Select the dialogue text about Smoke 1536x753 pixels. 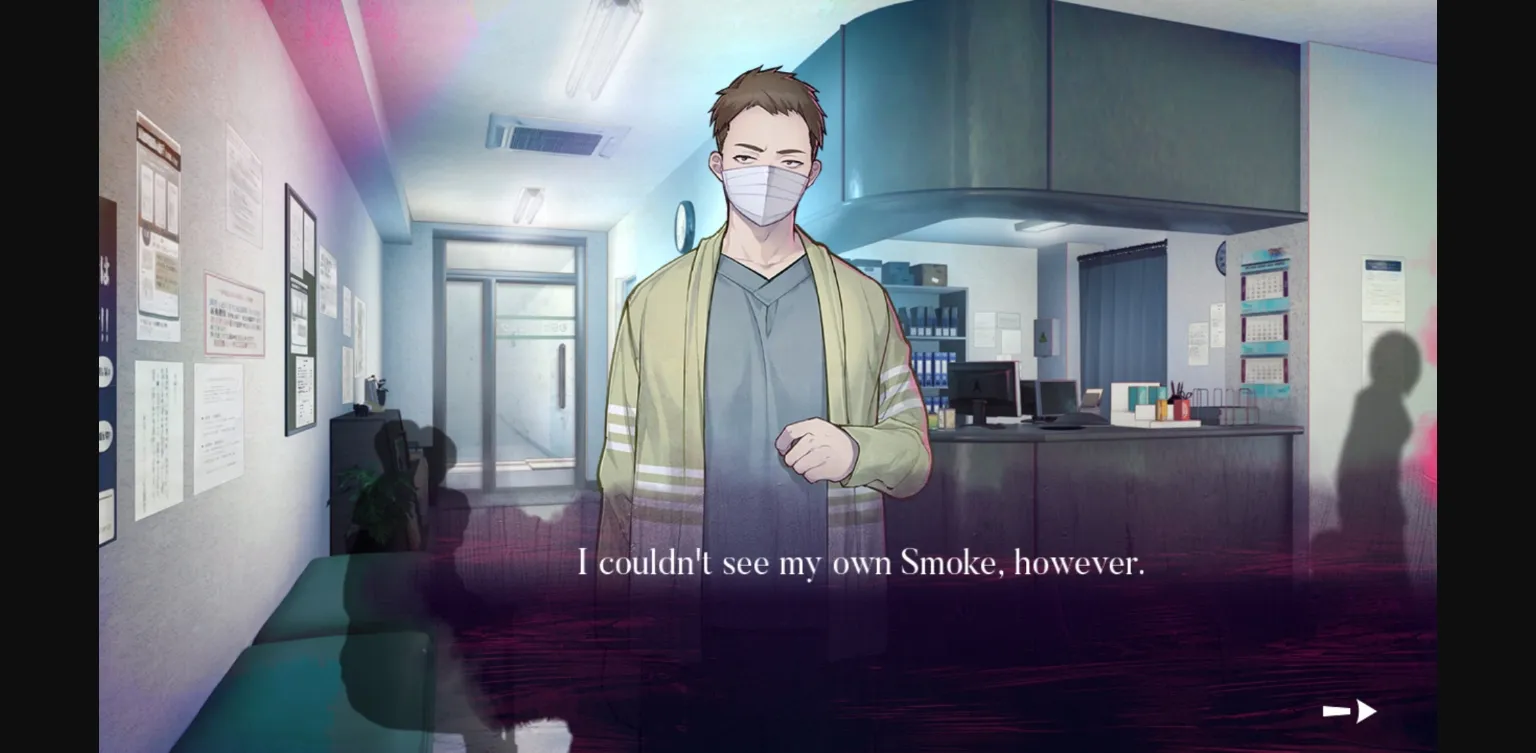coord(862,562)
